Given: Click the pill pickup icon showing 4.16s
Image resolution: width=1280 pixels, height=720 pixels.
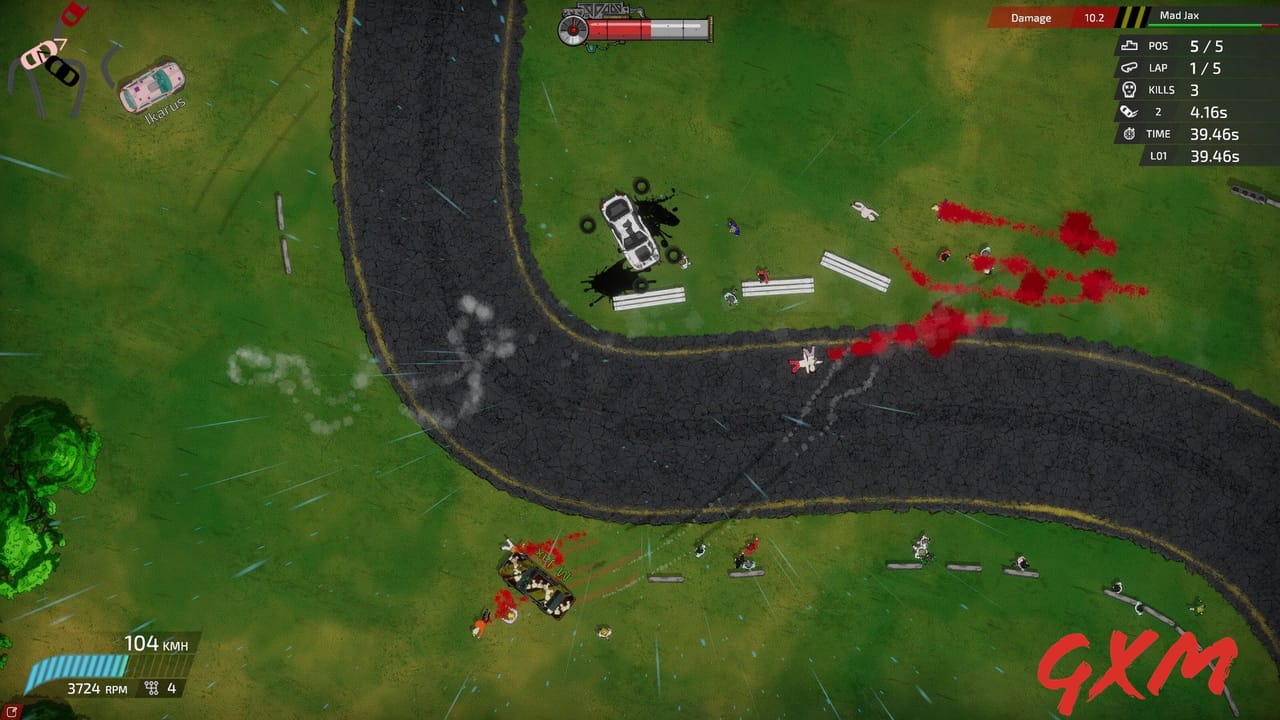Looking at the screenshot, I should point(1127,111).
